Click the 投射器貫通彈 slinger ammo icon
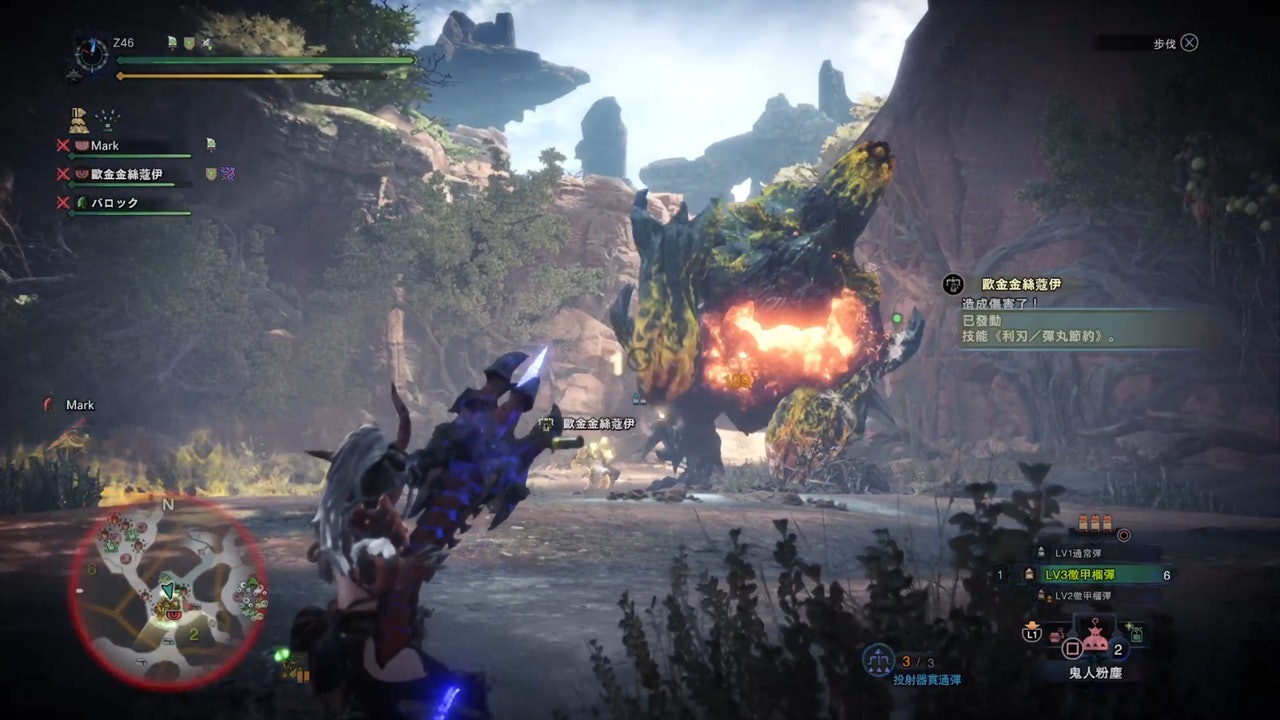 tap(879, 658)
